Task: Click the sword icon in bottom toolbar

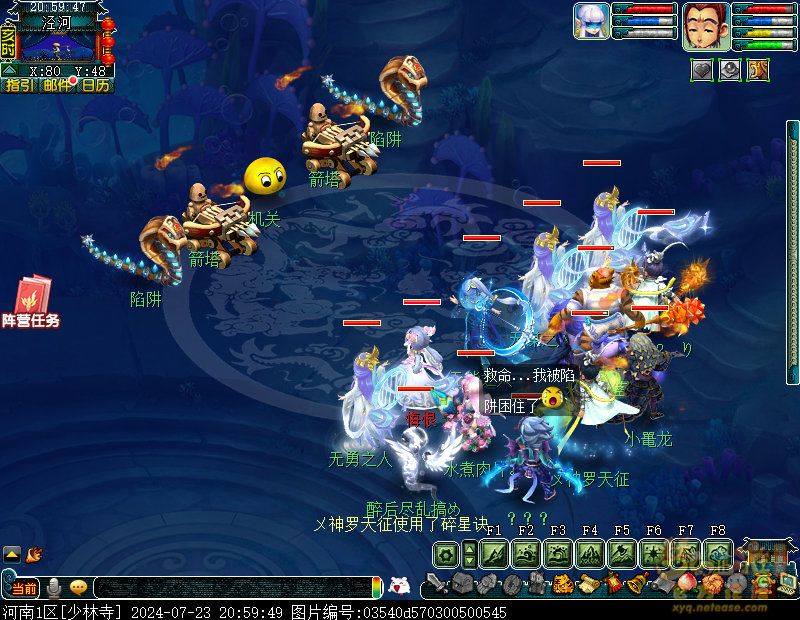Action: click(x=436, y=583)
